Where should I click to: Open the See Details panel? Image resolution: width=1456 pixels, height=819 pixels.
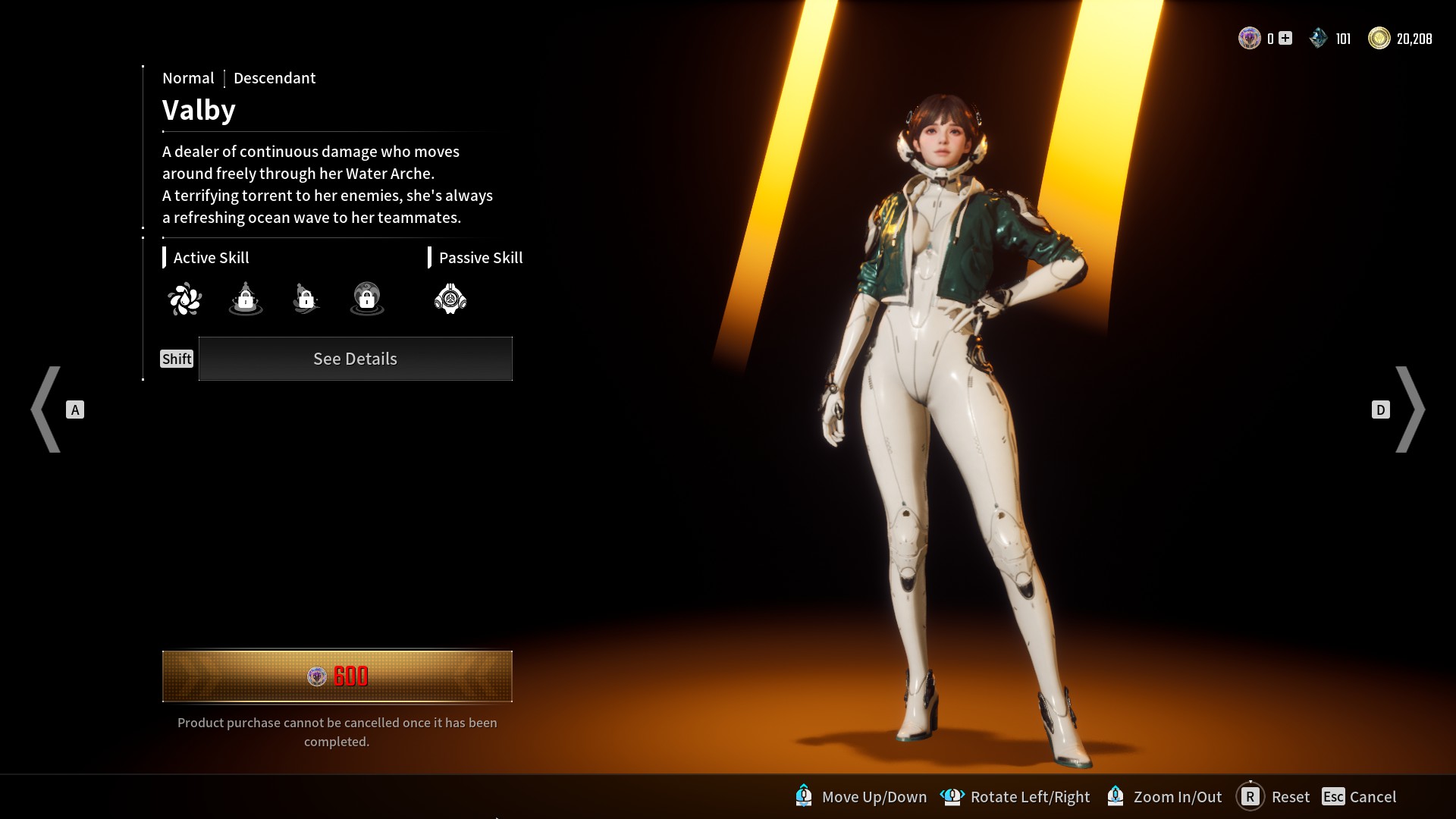(355, 359)
